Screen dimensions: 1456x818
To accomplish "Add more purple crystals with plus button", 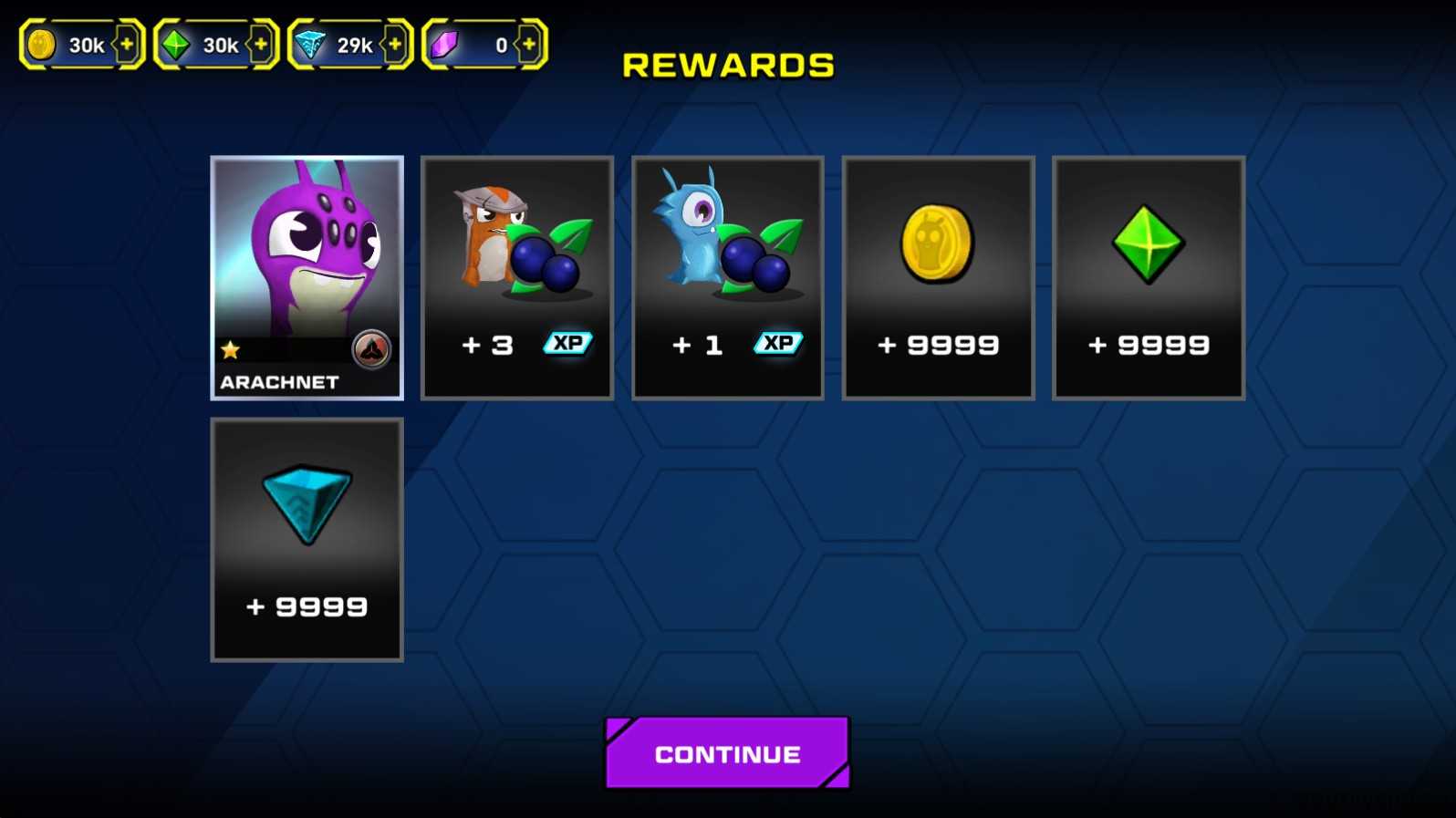I will coord(529,44).
